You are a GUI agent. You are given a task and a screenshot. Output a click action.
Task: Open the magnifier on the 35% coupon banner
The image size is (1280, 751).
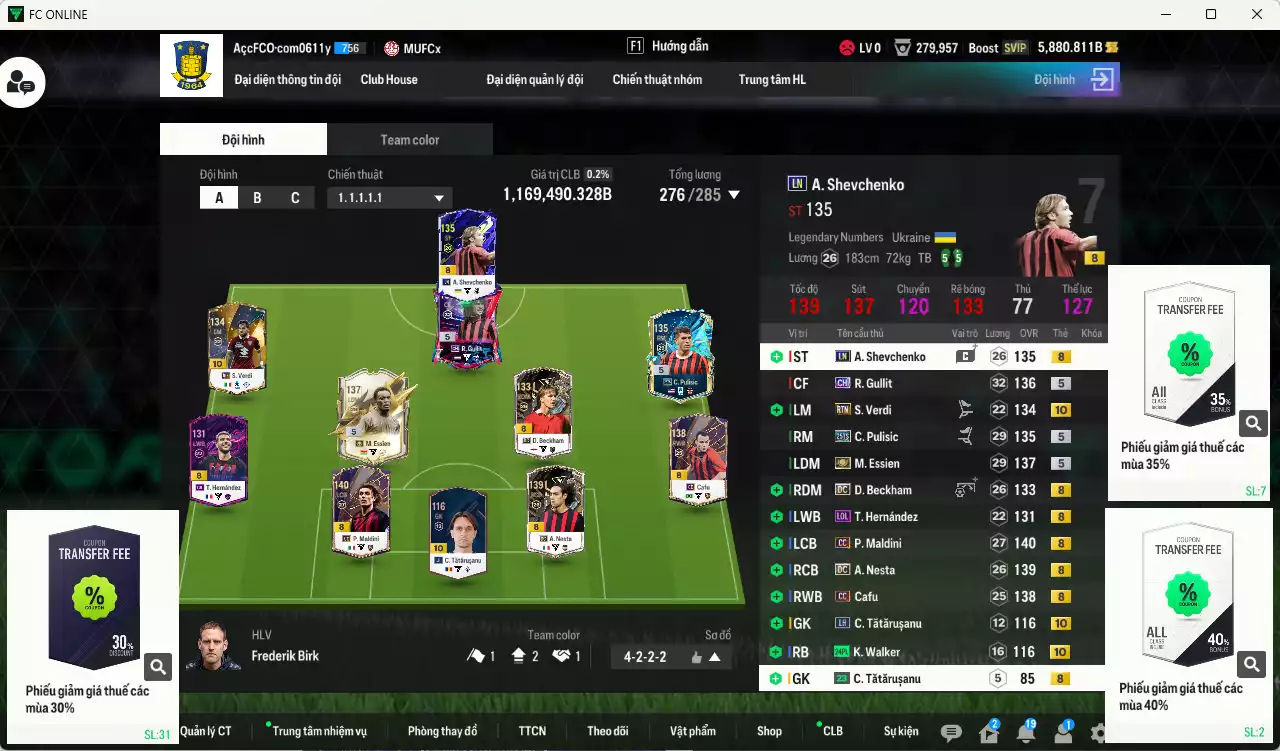1253,423
